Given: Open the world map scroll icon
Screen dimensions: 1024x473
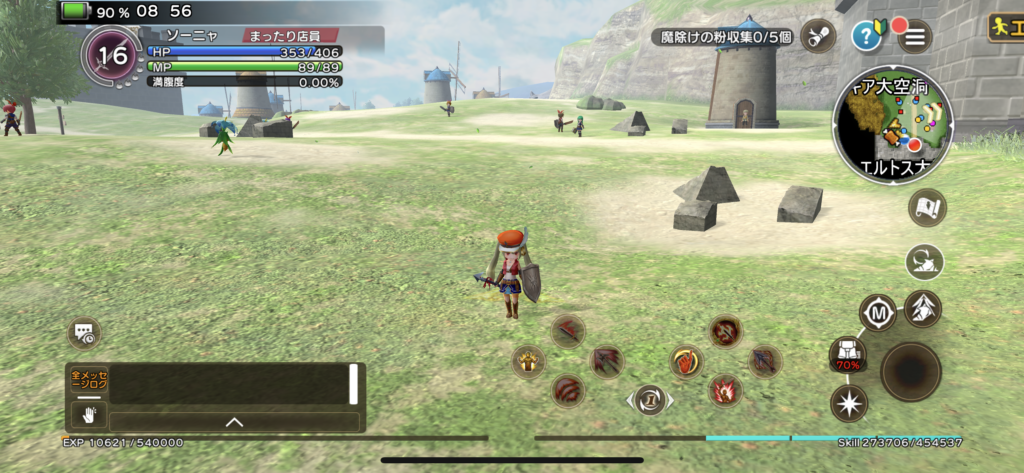Looking at the screenshot, I should 927,207.
